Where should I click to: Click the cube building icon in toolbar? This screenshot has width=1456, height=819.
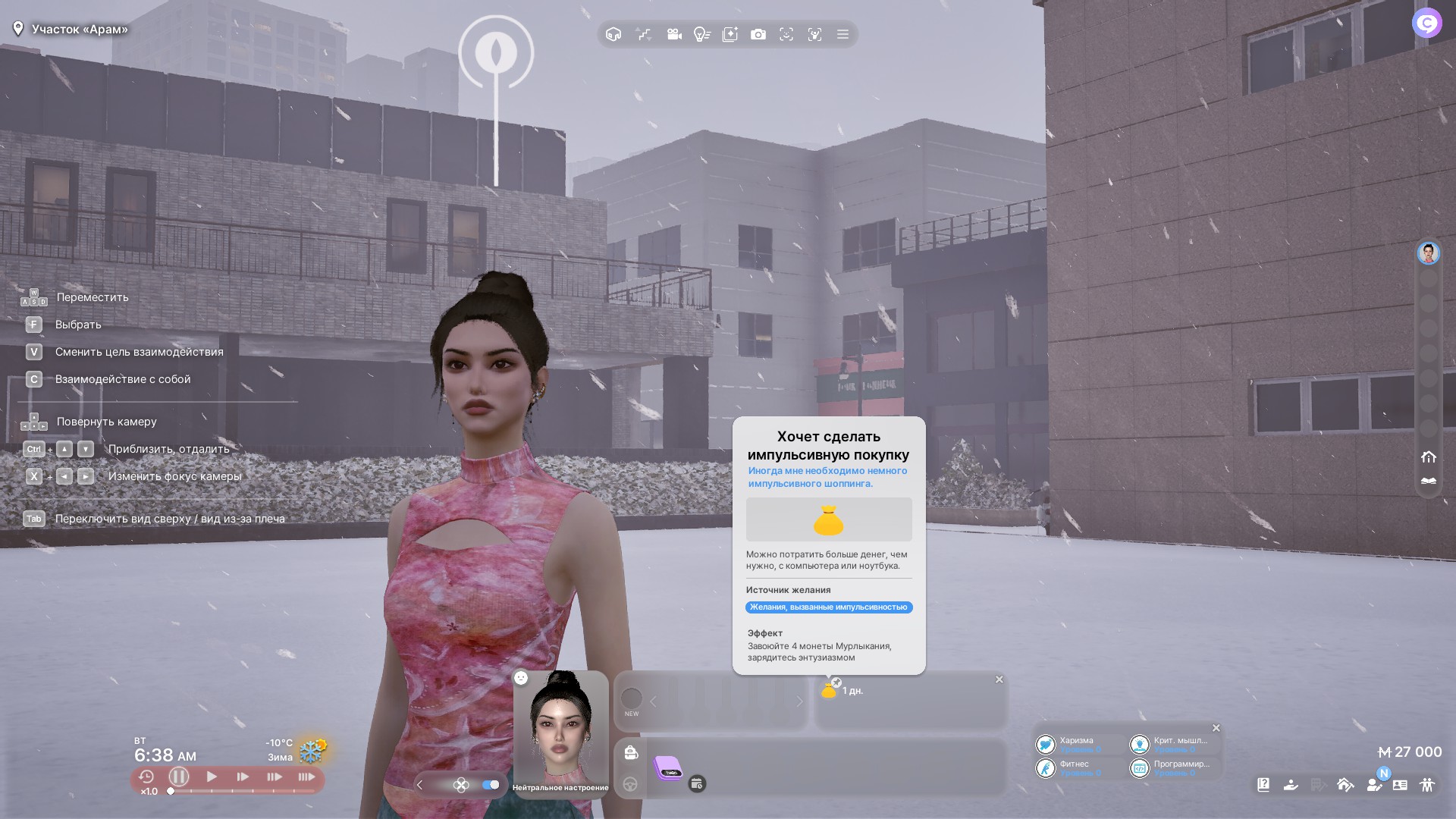point(613,34)
